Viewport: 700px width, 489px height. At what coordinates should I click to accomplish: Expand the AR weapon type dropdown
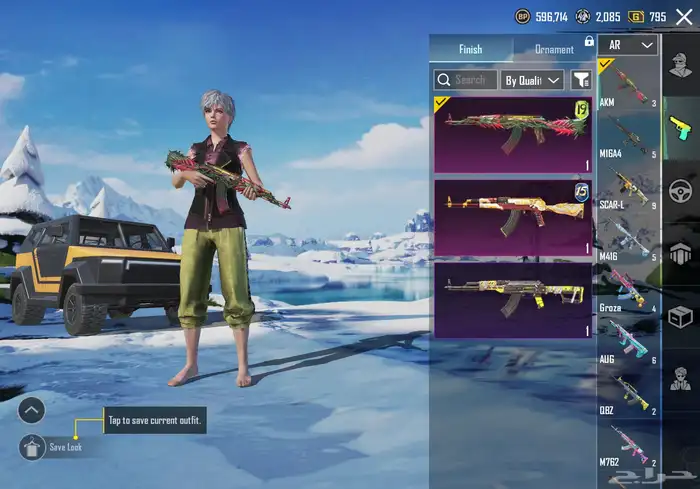coord(632,45)
